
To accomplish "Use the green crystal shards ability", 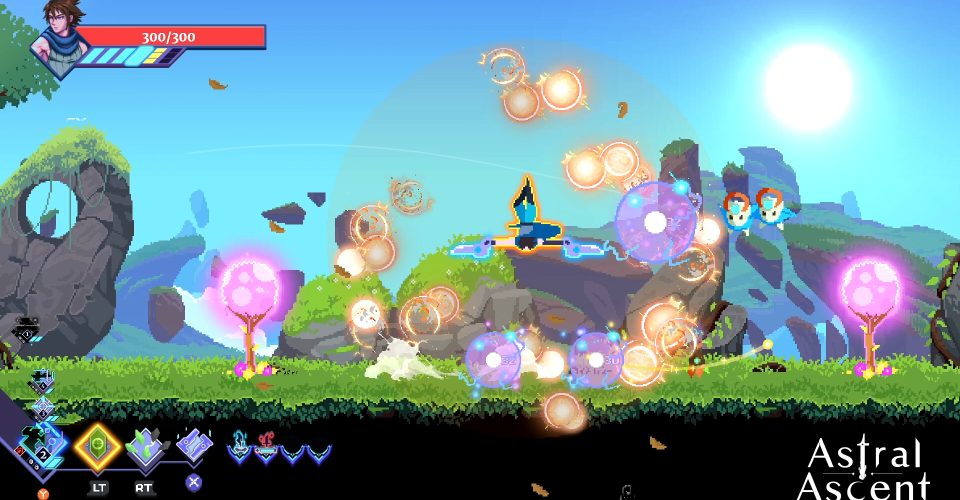I will pyautogui.click(x=145, y=446).
